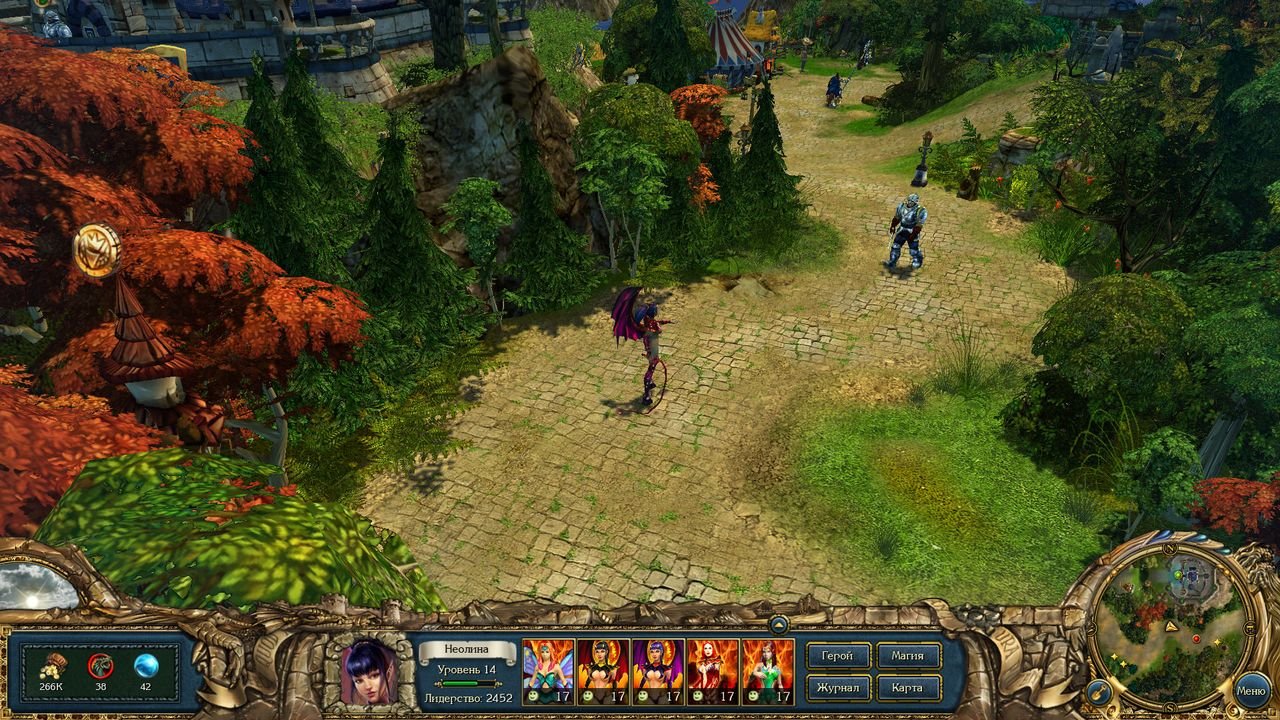Expand the panel with the up arrow
1280x720 pixels.
tap(778, 624)
